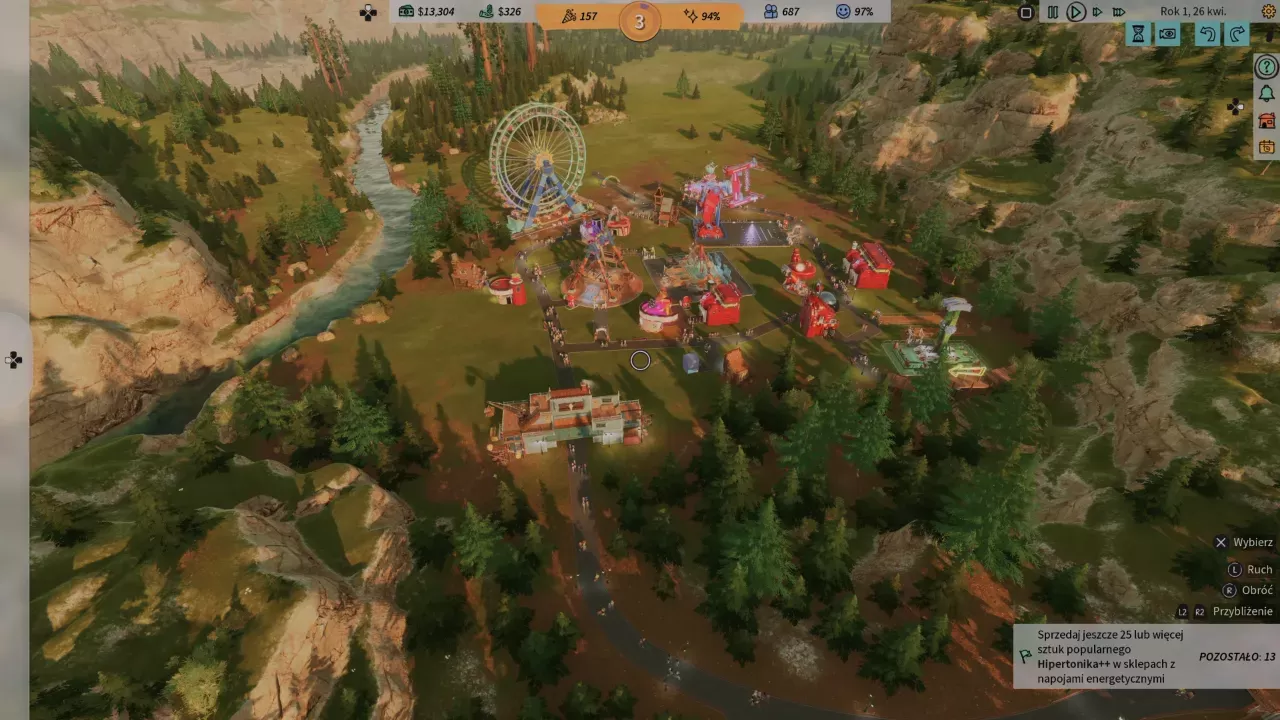1280x720 pixels.
Task: Undo the last action
Action: click(1208, 34)
